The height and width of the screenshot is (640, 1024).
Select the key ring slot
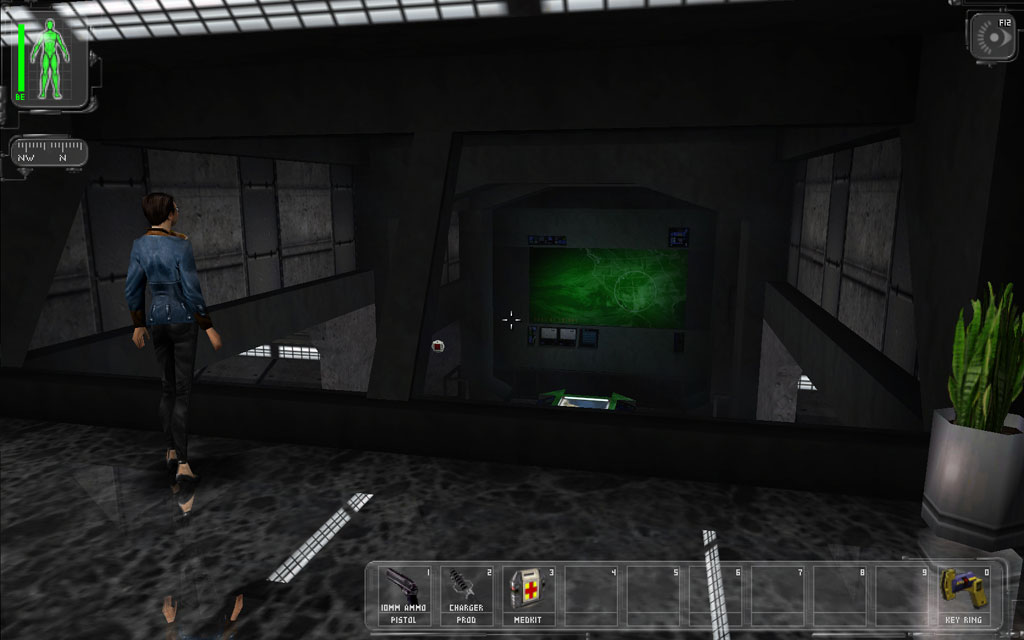(964, 594)
